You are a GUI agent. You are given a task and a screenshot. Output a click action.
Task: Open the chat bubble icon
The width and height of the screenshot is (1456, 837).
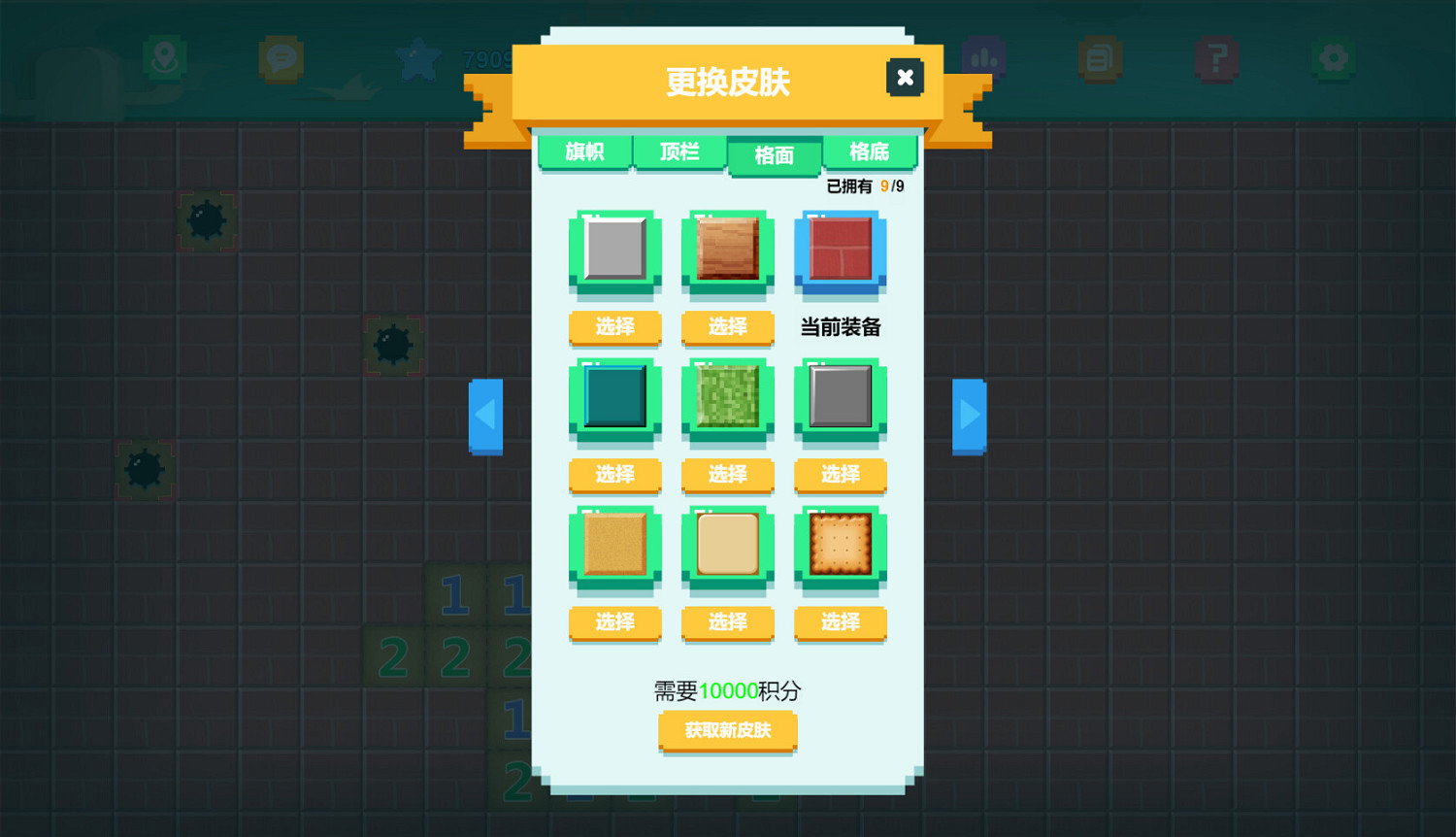pos(281,58)
